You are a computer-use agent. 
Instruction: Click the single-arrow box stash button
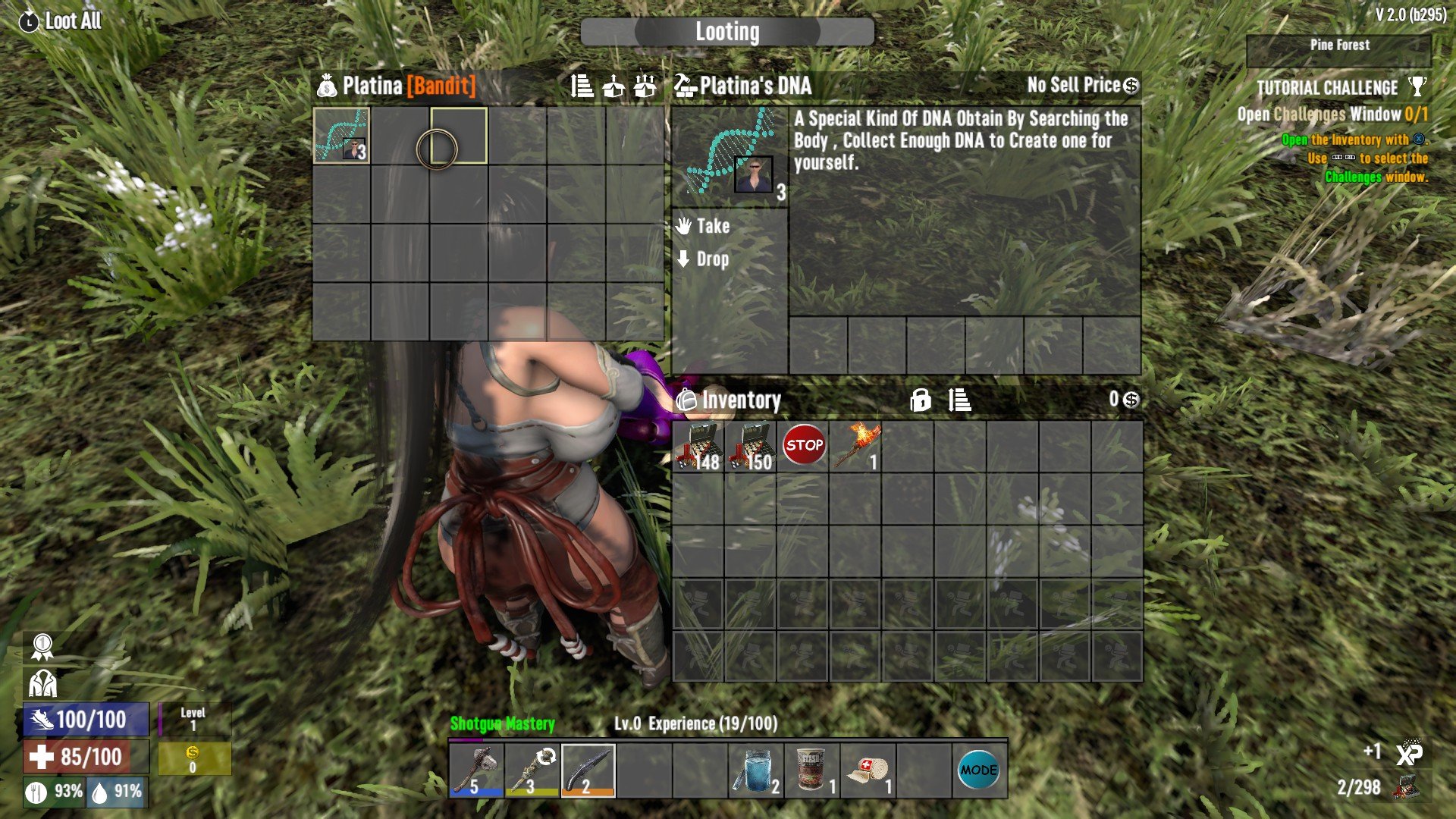613,86
